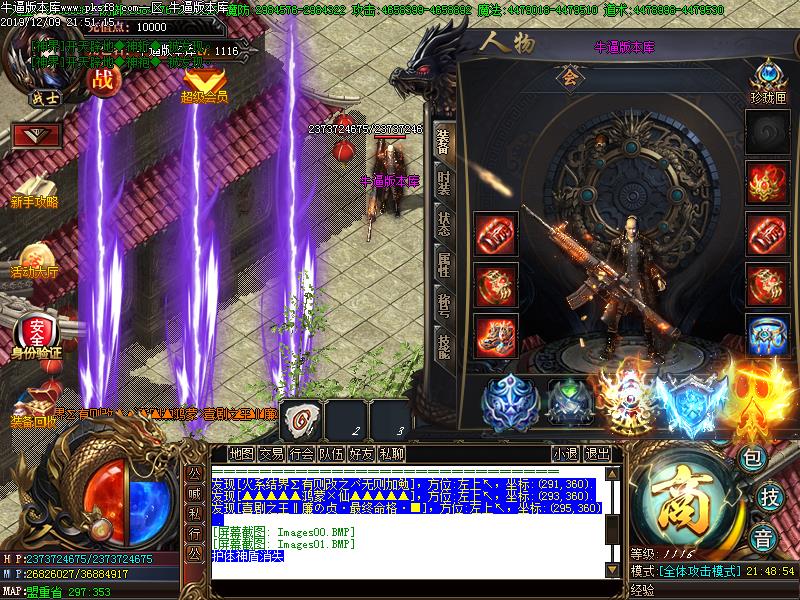Switch to the 称号 title tab
This screenshot has width=800, height=600.
point(444,303)
